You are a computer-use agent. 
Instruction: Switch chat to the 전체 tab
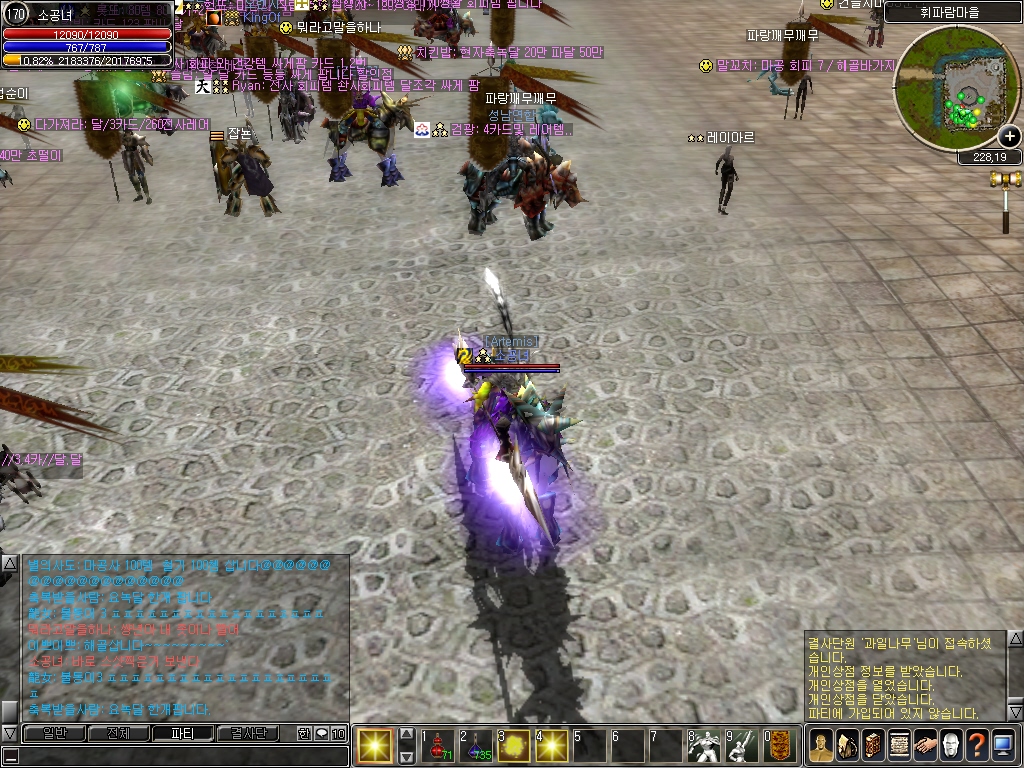pyautogui.click(x=118, y=733)
